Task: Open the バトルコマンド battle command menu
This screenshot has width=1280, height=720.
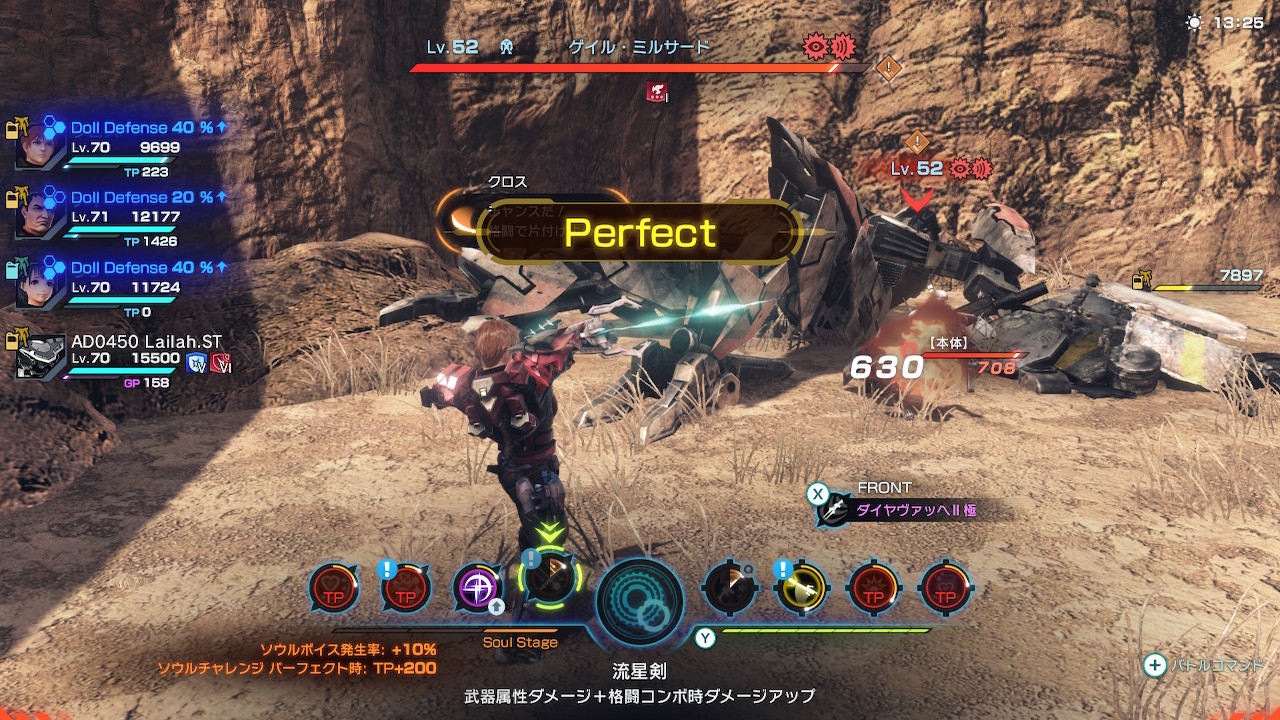Action: (x=1205, y=666)
